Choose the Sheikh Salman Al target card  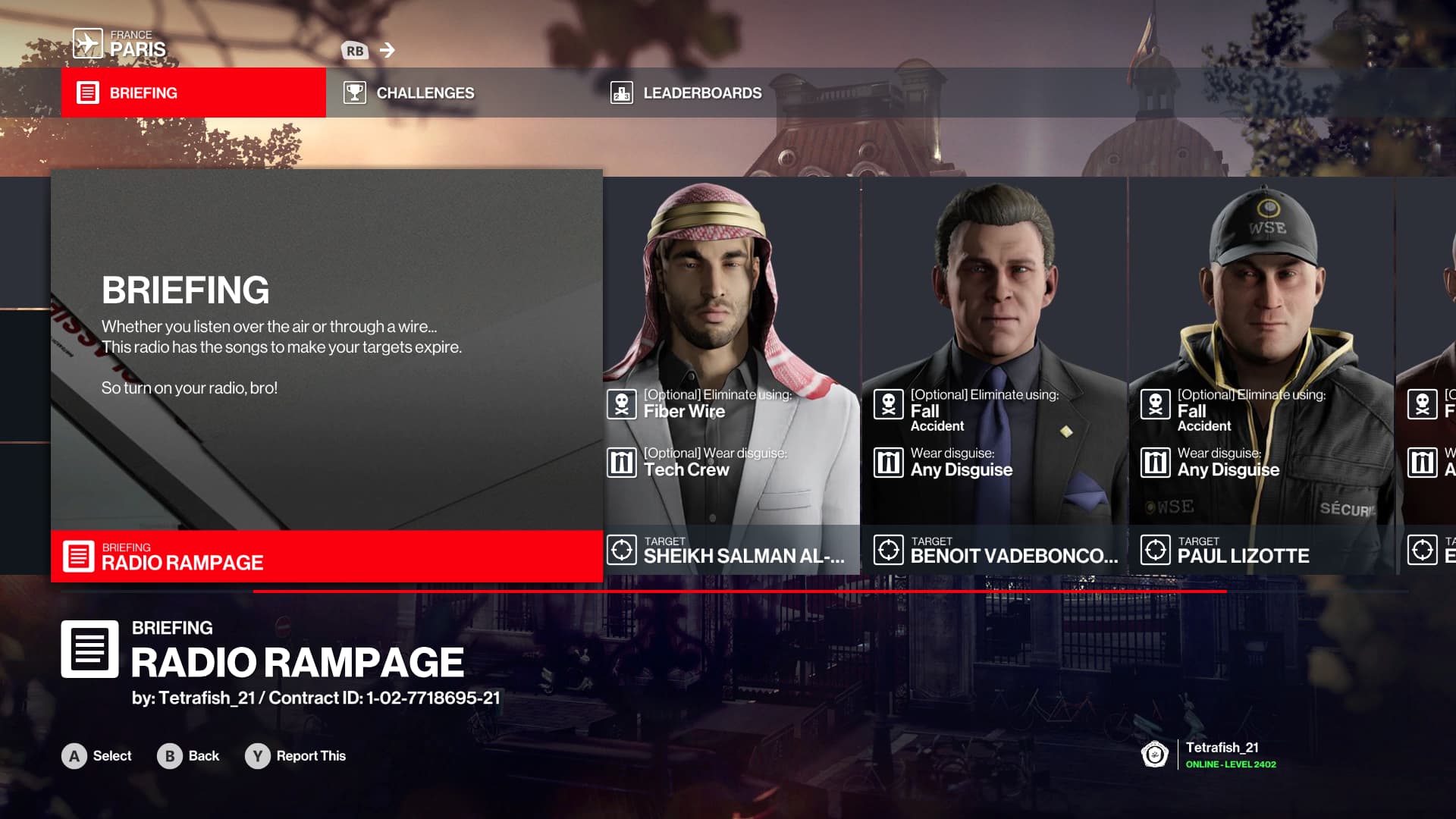pos(732,375)
